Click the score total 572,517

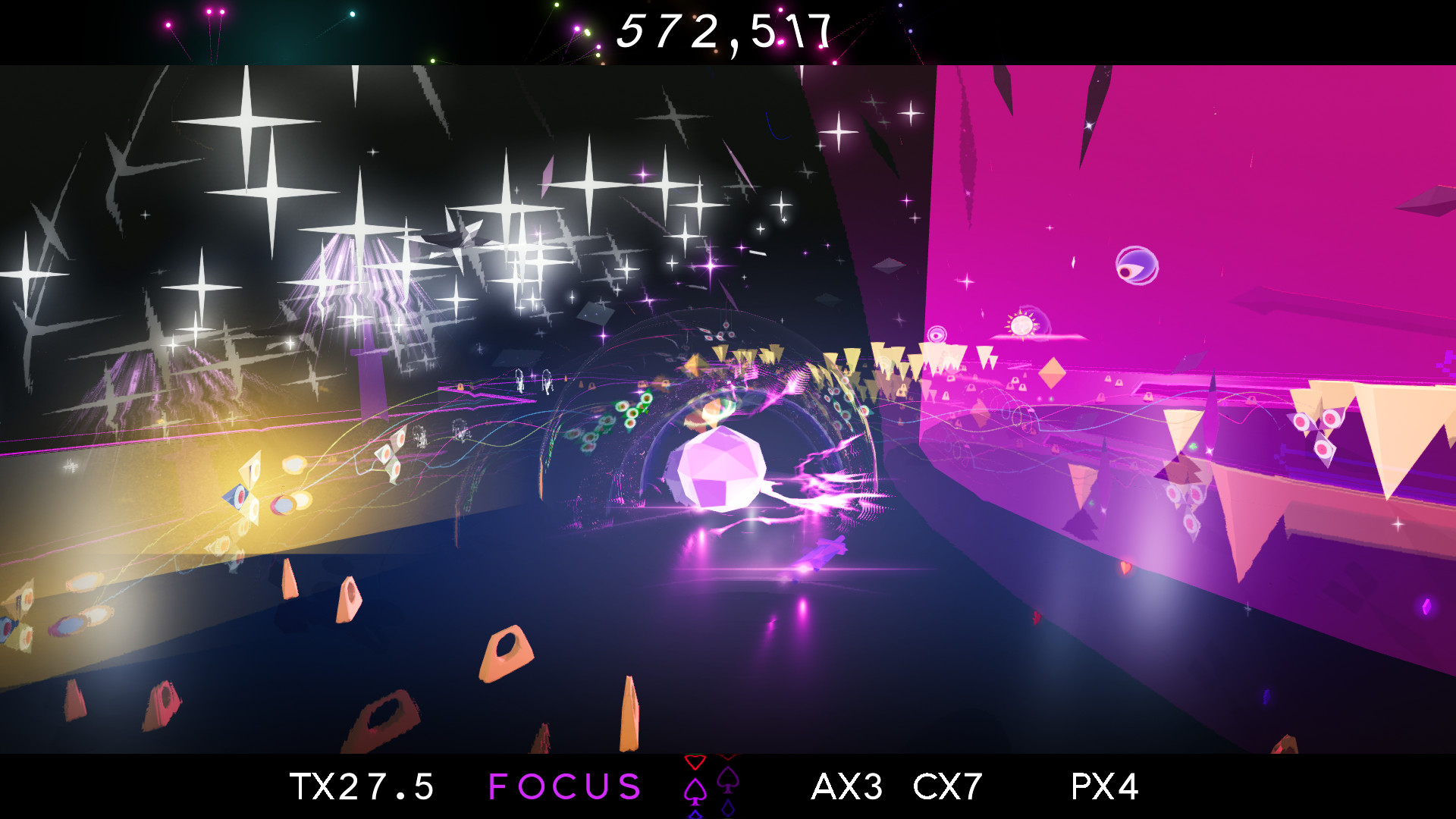[x=726, y=32]
